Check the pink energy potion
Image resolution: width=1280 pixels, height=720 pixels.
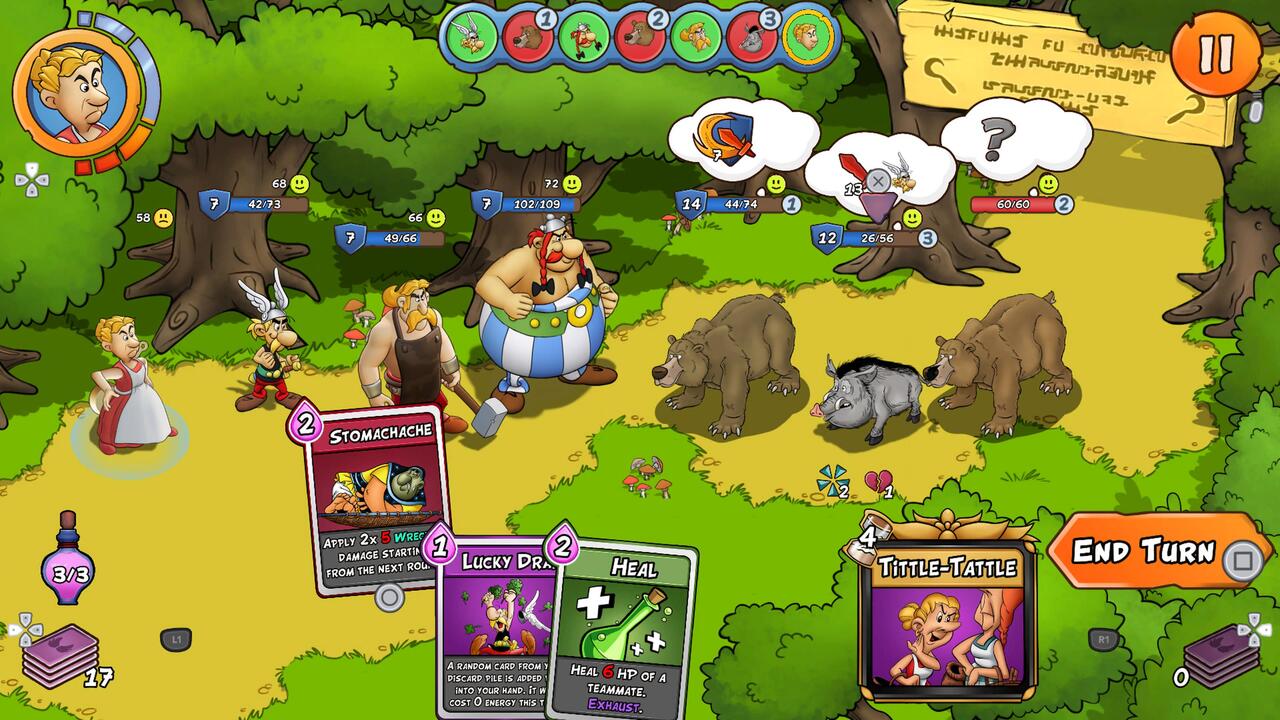click(x=68, y=565)
